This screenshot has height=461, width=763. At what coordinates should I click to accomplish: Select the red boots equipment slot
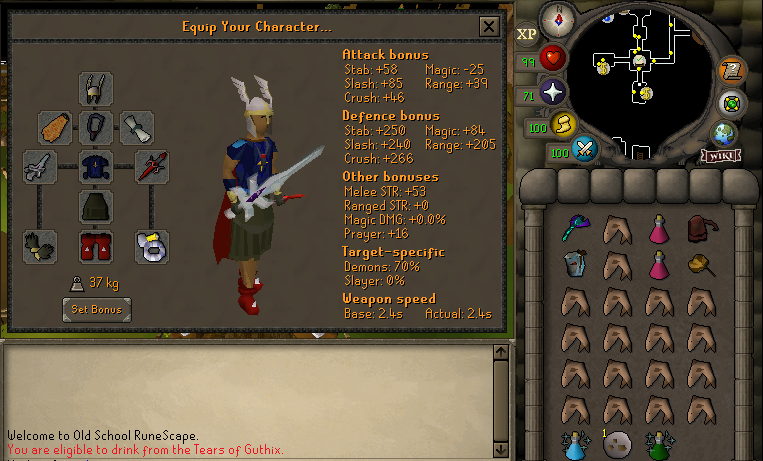[96, 244]
